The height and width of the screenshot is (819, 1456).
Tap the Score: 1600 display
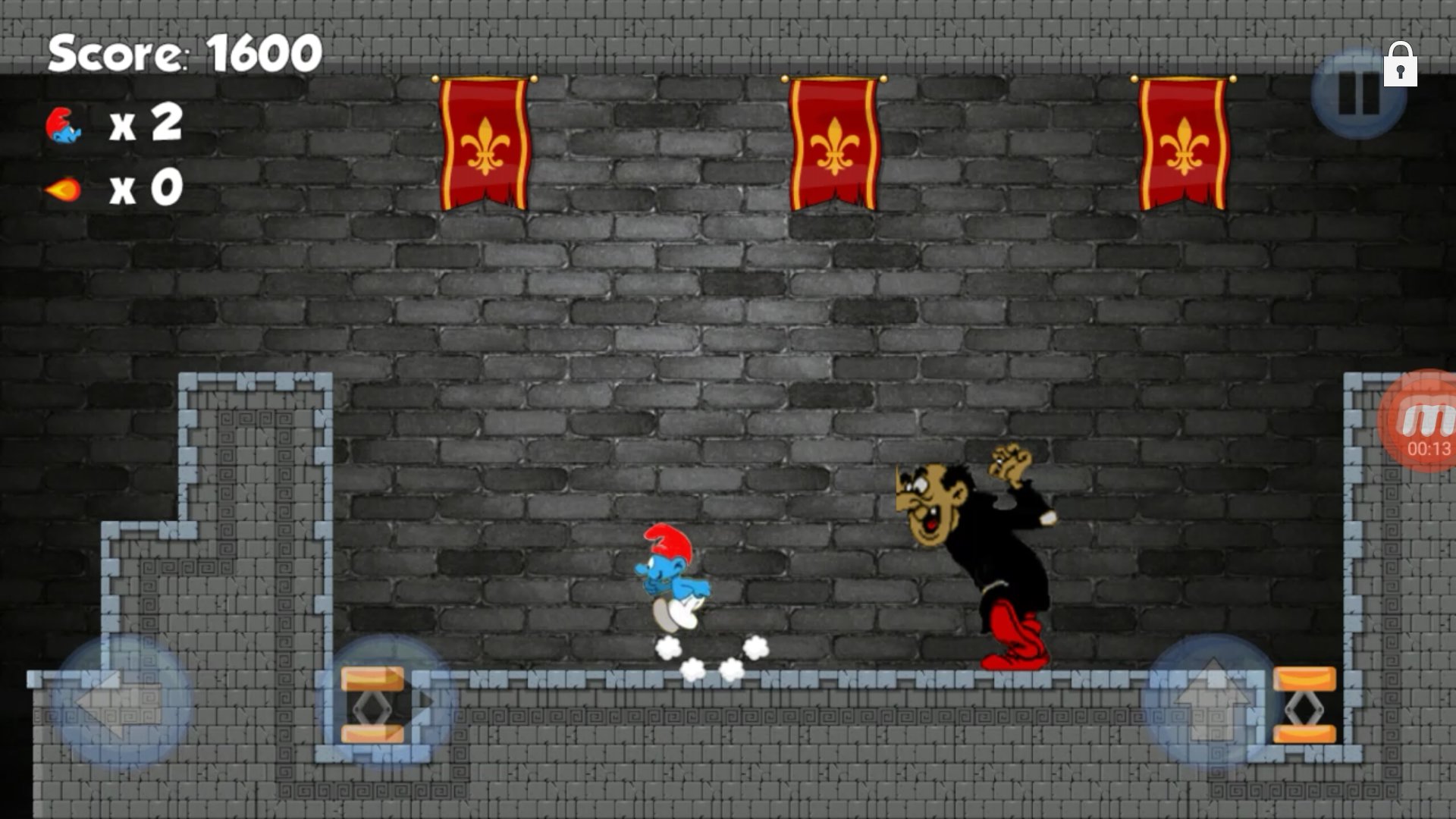(x=182, y=52)
